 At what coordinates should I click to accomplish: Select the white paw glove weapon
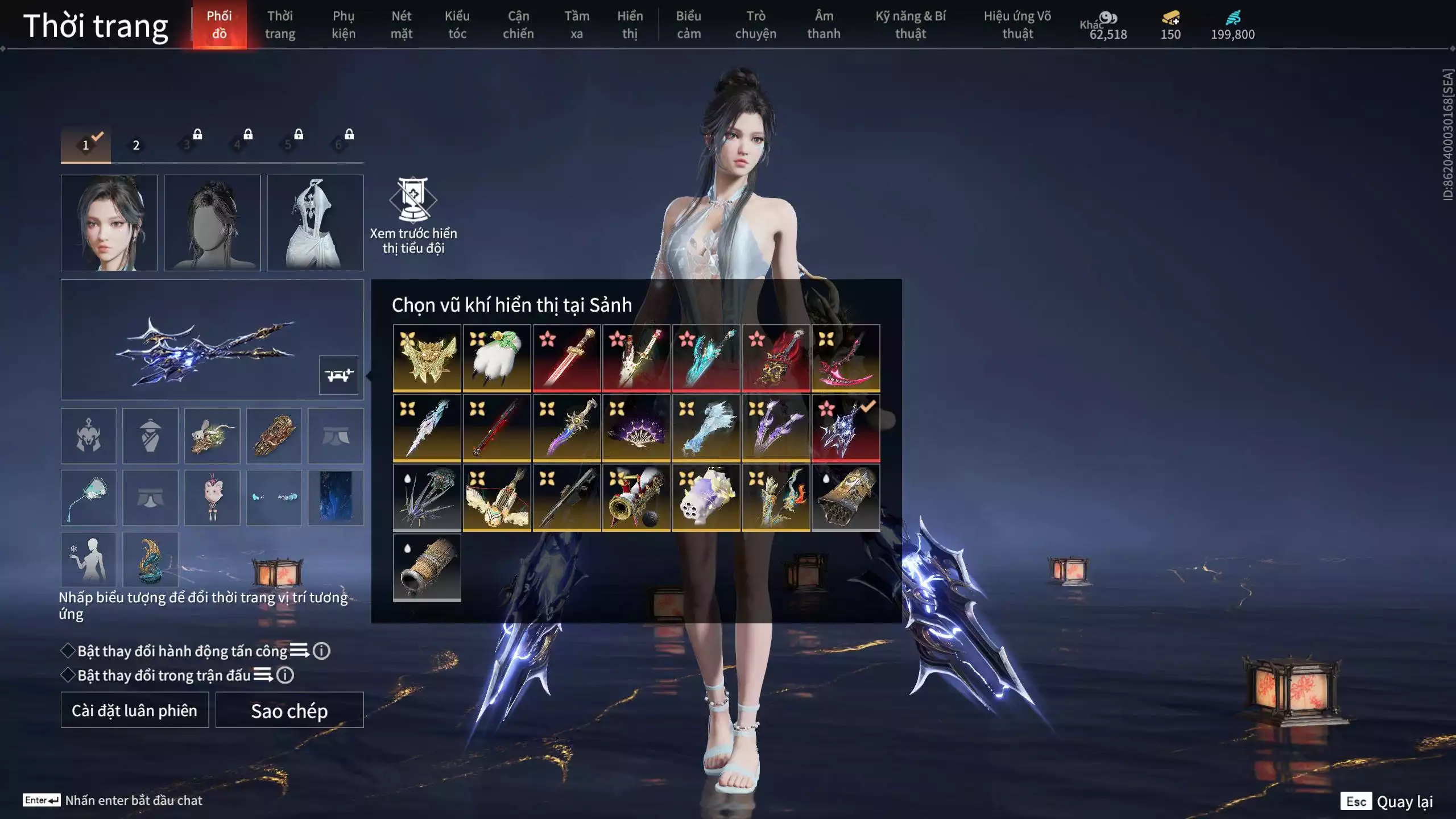(497, 358)
